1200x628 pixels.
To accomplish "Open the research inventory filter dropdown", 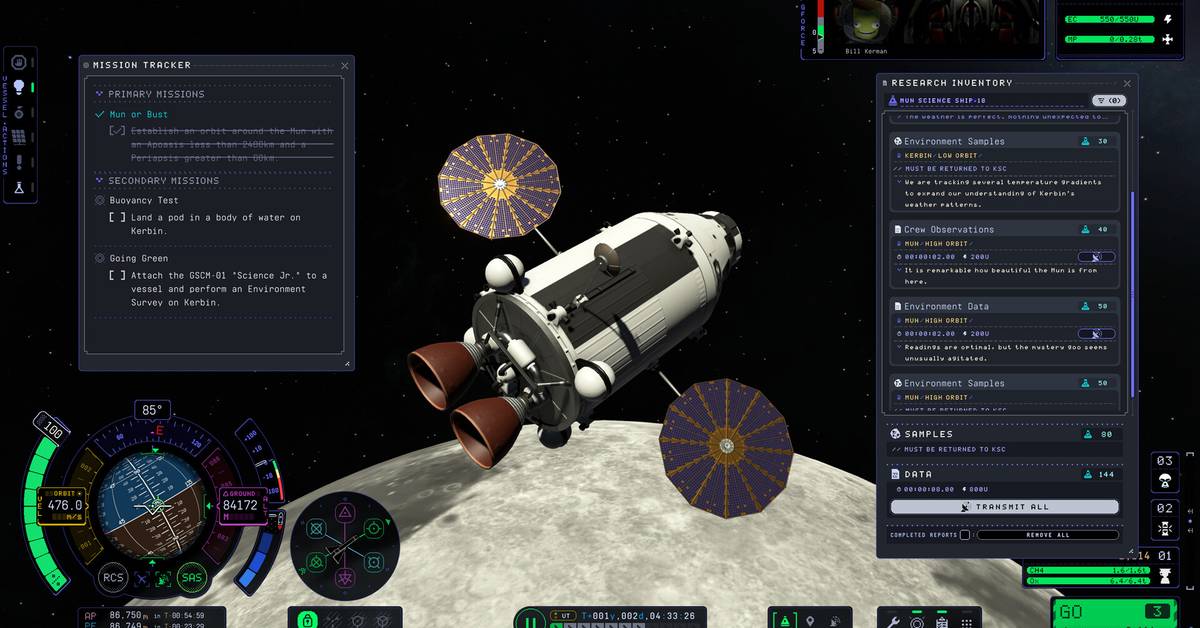I will tap(1108, 100).
